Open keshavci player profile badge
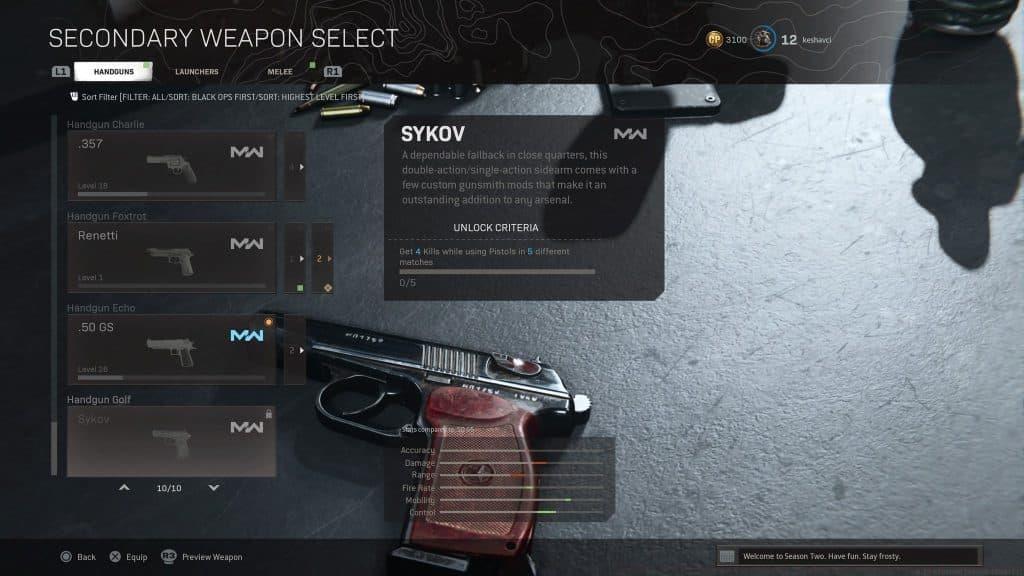Viewport: 1024px width, 576px height. [x=763, y=39]
